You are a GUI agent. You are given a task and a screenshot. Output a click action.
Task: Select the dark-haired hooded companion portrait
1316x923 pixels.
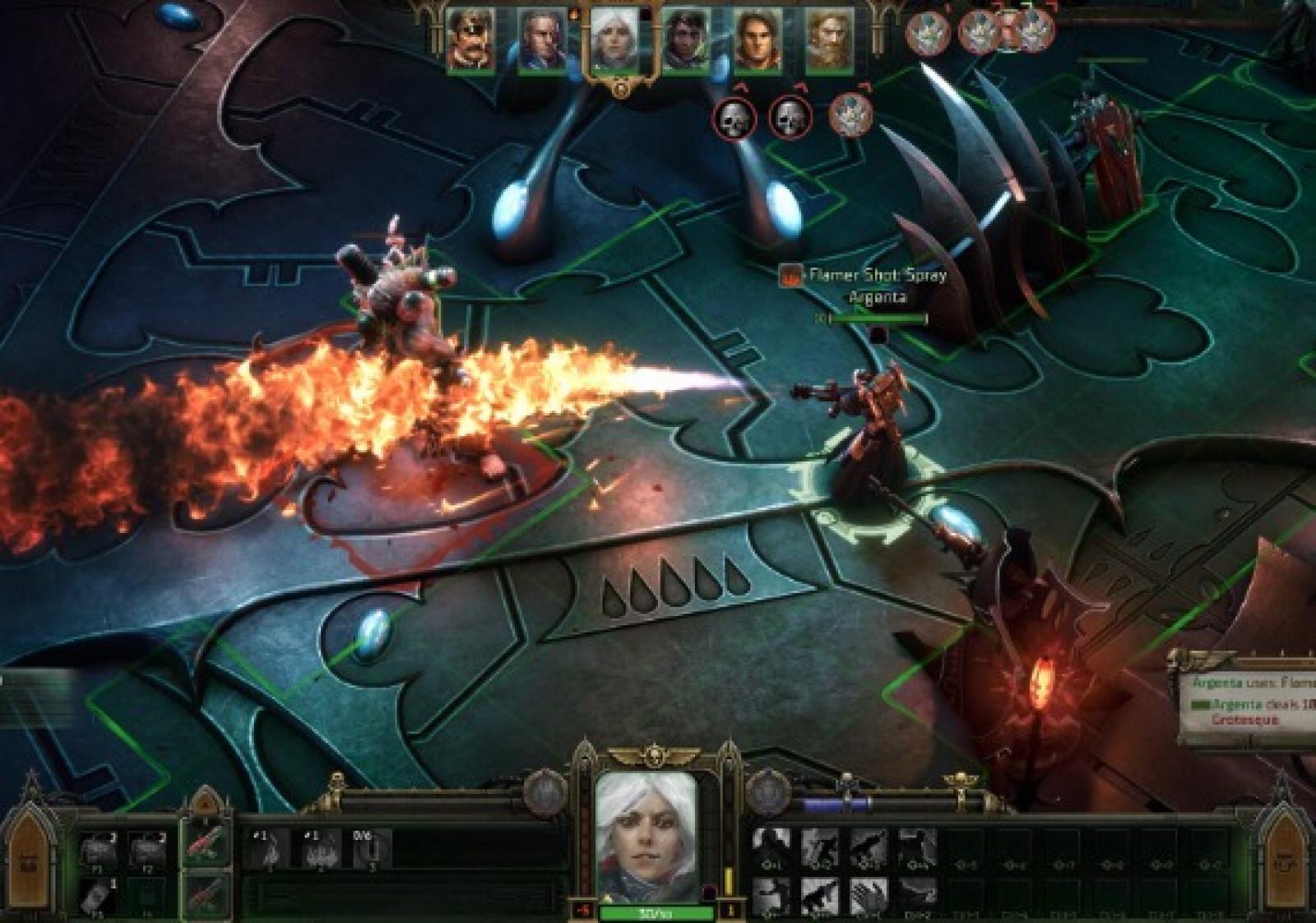coord(685,41)
